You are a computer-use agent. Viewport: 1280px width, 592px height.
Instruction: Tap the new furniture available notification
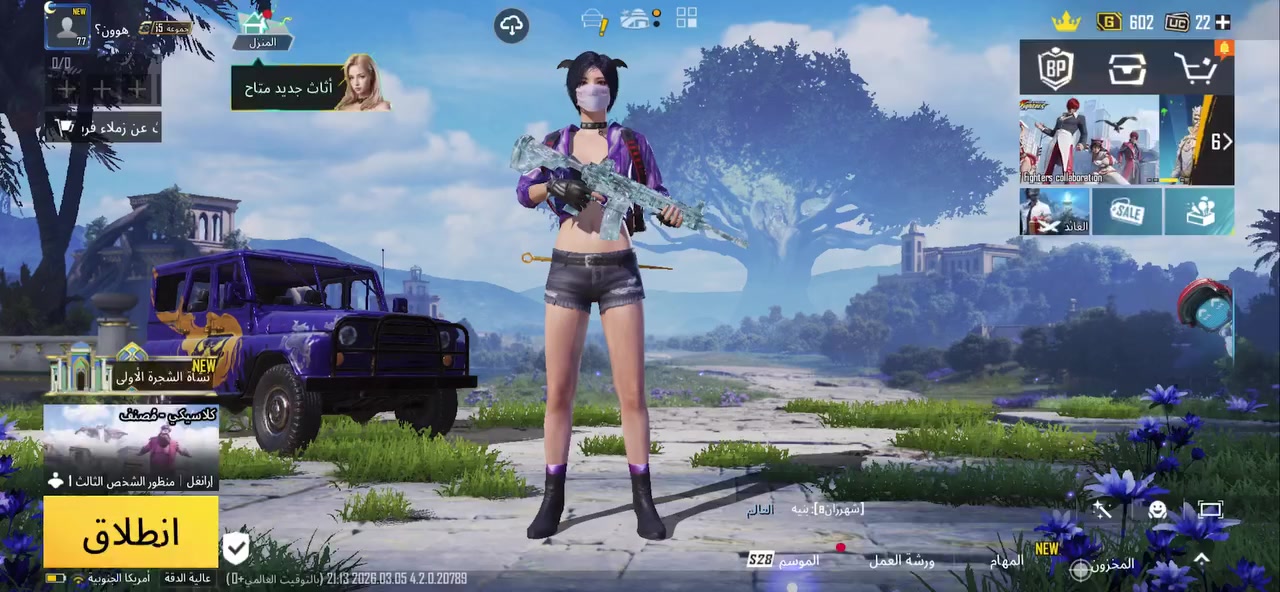[310, 88]
